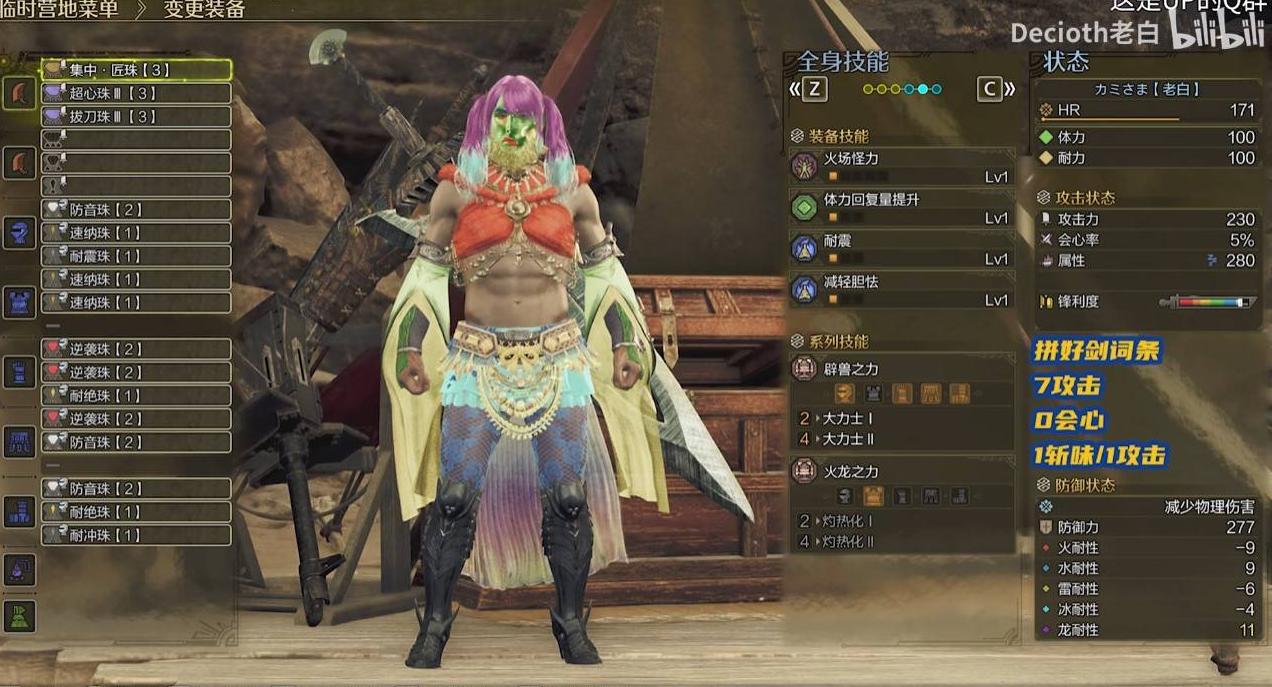Choose the purple charm equipment icon

pyautogui.click(x=19, y=569)
